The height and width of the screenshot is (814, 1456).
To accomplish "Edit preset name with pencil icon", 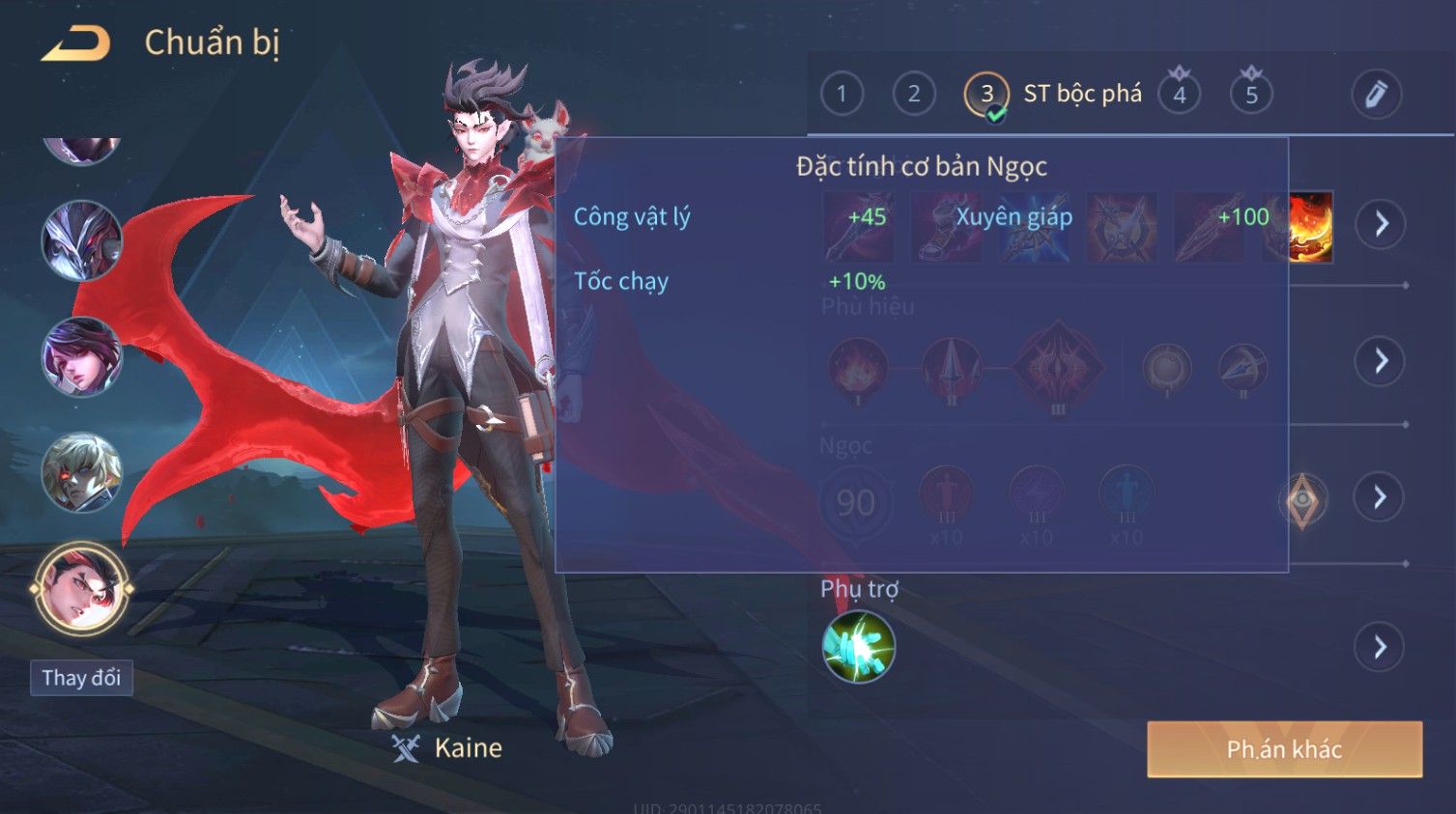I will 1376,94.
